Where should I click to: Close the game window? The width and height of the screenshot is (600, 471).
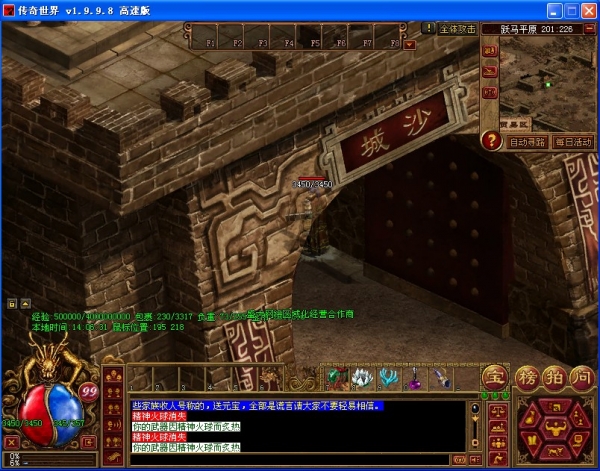tap(587, 10)
